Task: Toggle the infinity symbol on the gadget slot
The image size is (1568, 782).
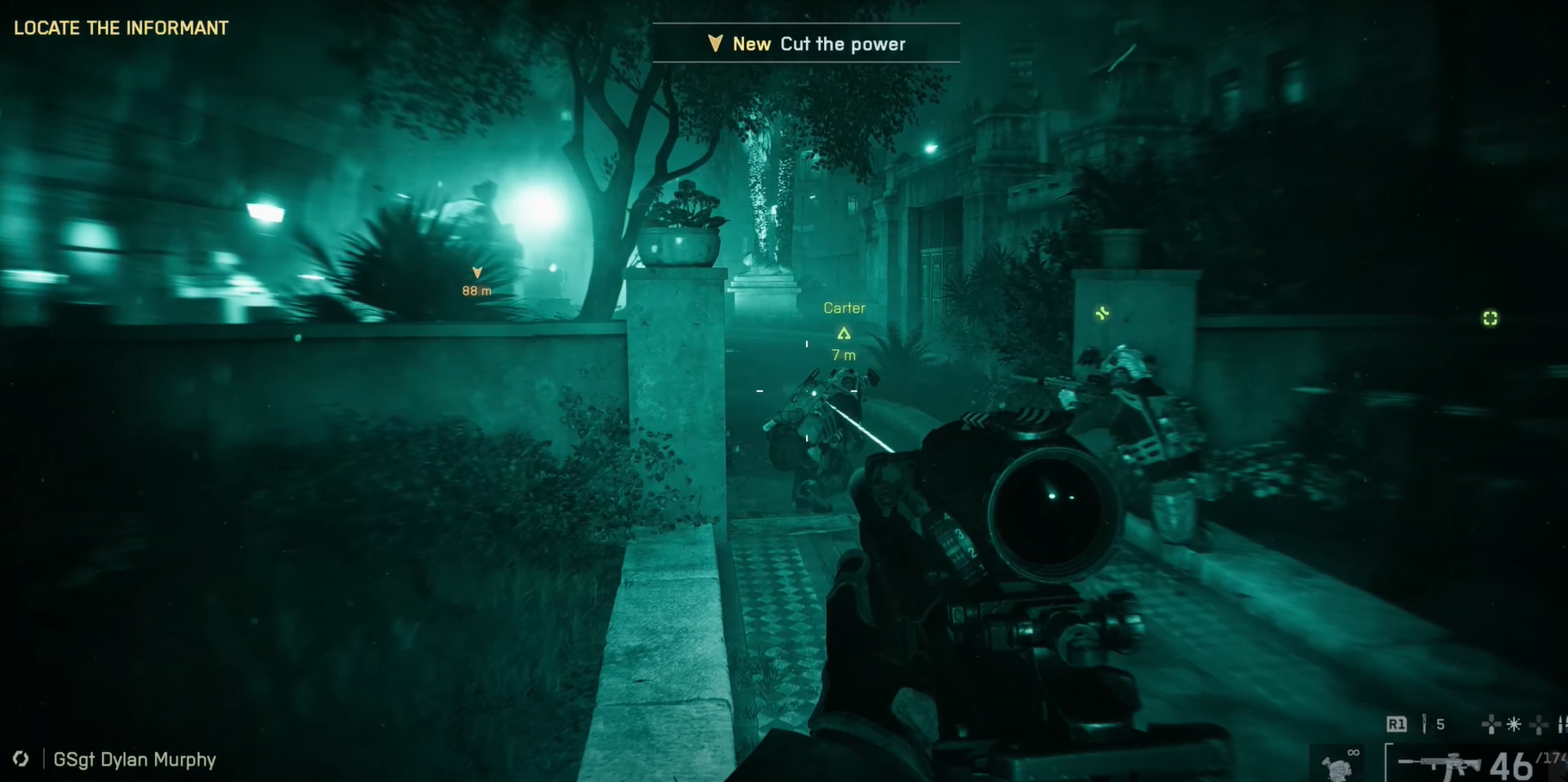Action: 1354,752
